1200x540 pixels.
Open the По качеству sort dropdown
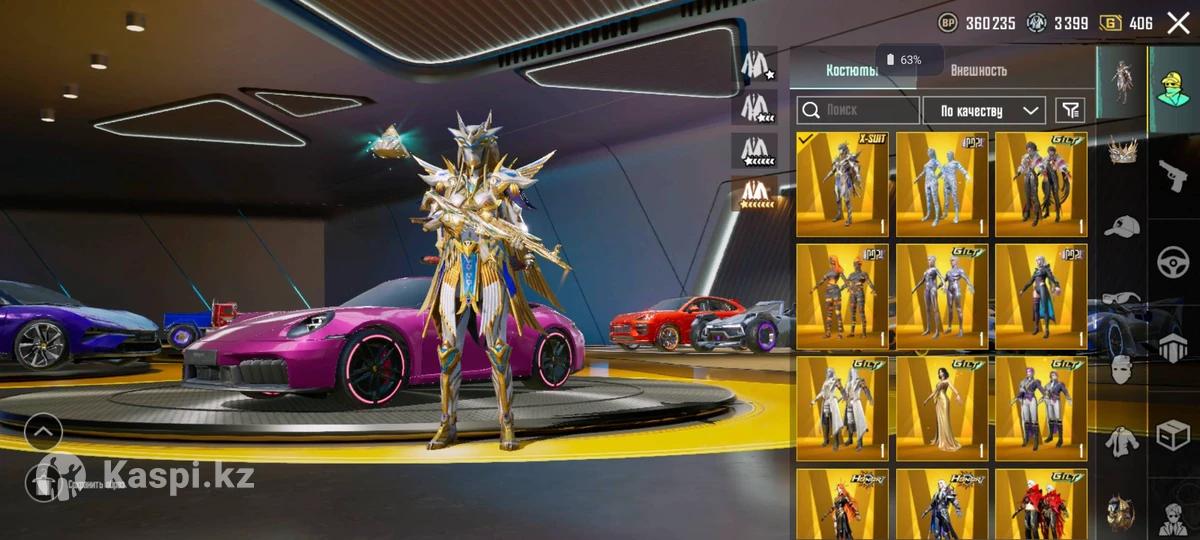coord(984,110)
